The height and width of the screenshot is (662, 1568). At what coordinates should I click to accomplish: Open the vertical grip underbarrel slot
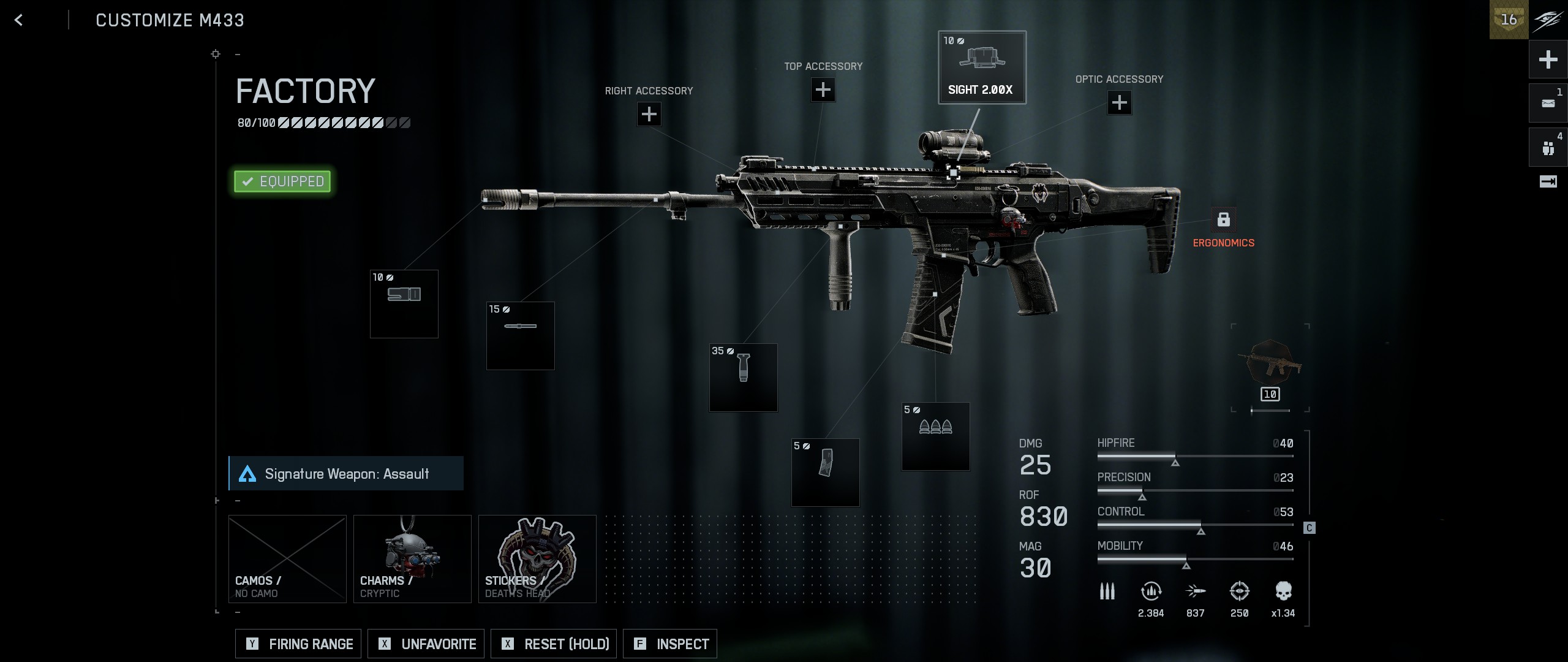(743, 378)
